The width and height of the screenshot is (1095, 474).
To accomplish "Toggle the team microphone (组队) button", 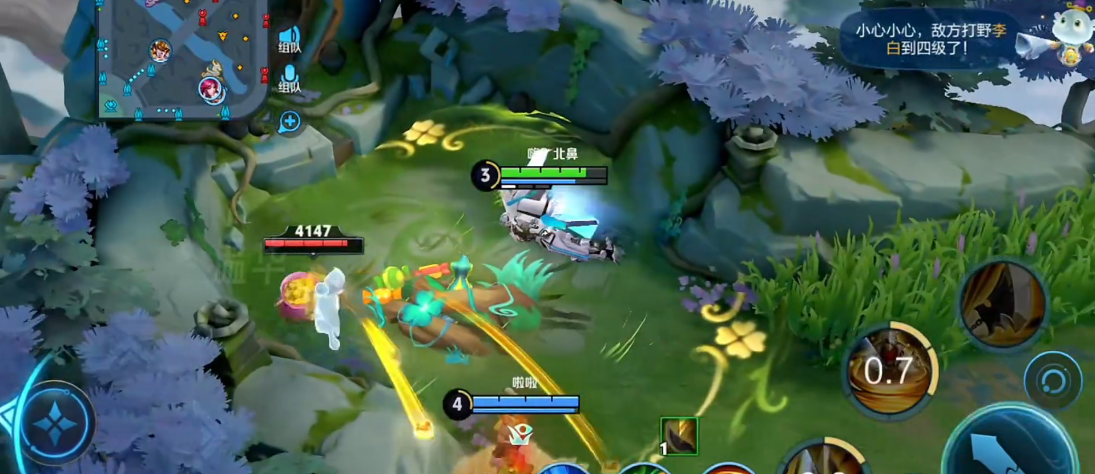I will point(289,78).
